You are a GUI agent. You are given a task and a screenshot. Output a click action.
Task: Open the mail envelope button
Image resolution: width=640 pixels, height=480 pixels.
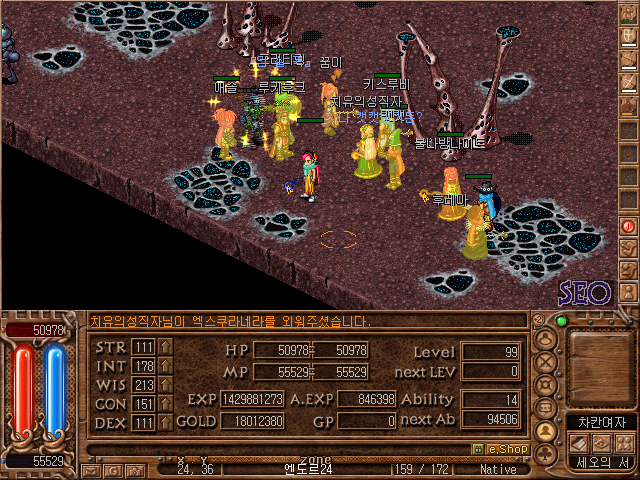pos(91,470)
